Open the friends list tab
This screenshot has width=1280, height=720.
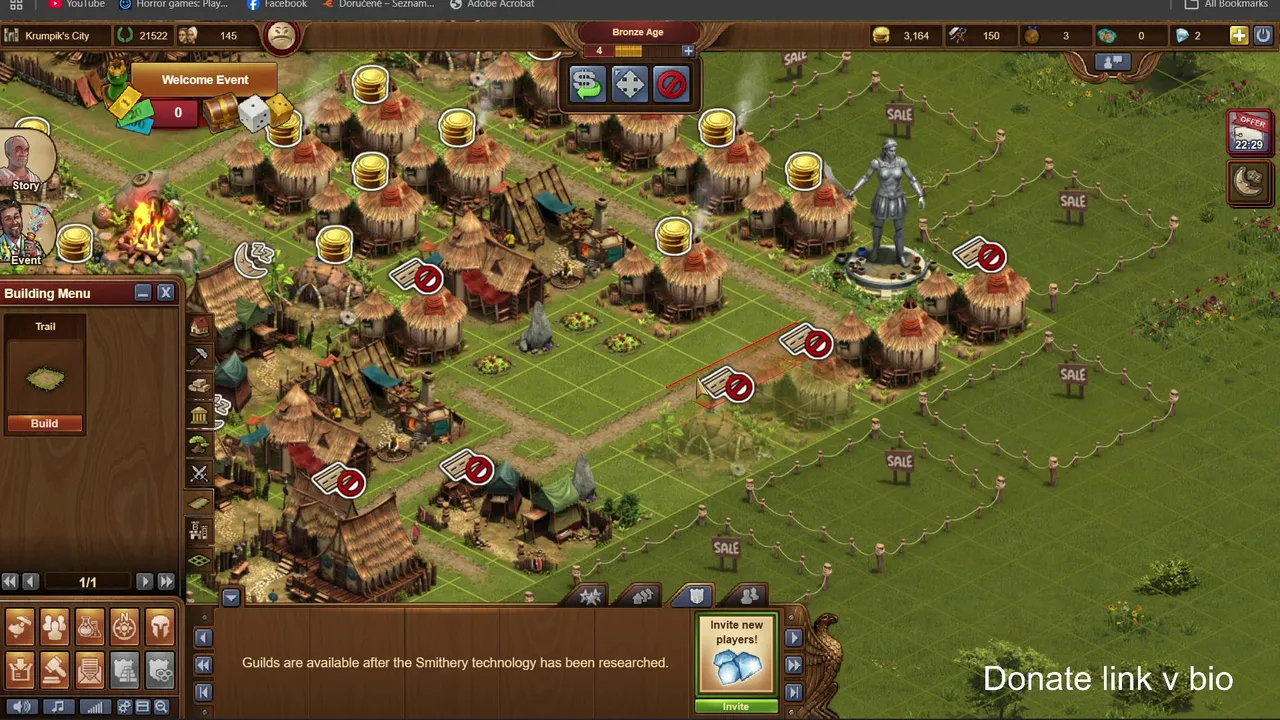[x=749, y=596]
